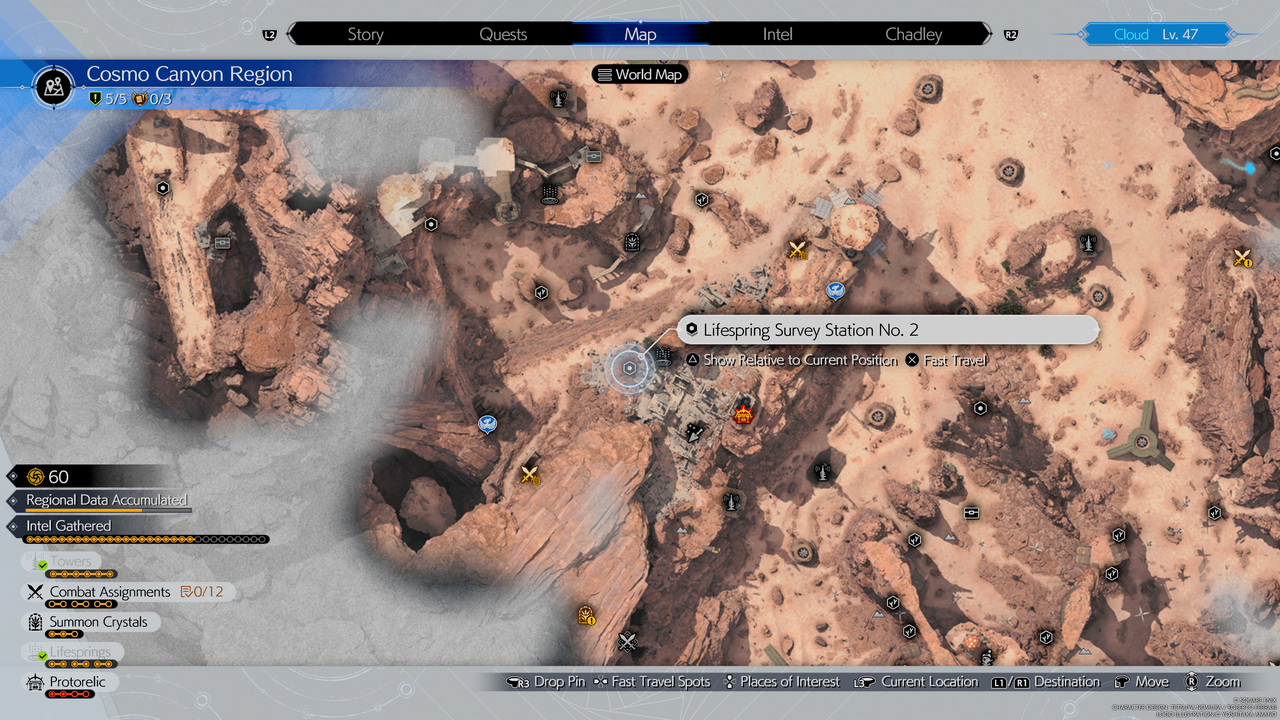Click the Cosmo Canyon Region header
This screenshot has height=720, width=1280.
pos(189,75)
